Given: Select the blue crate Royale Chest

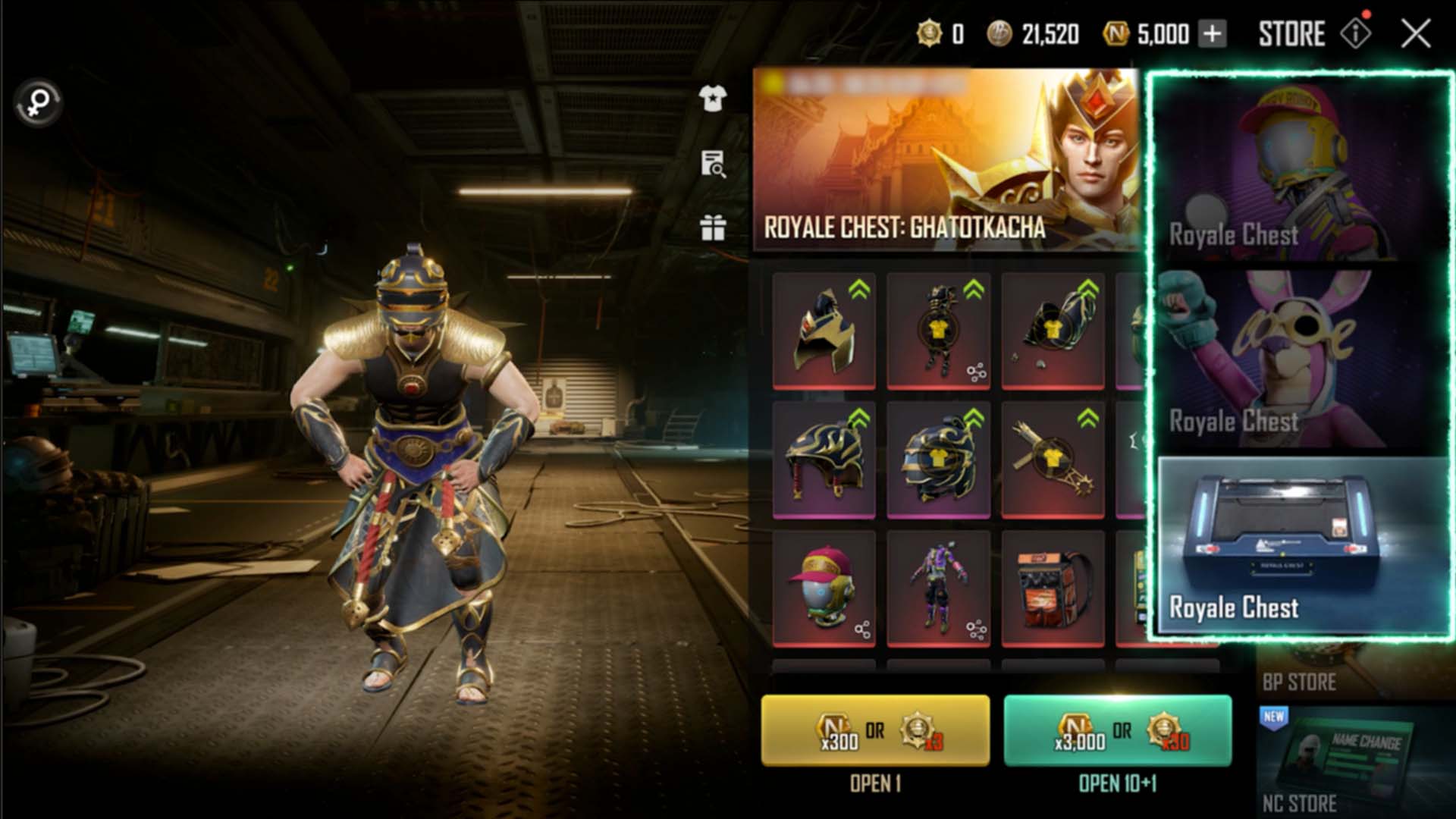Looking at the screenshot, I should tap(1299, 544).
